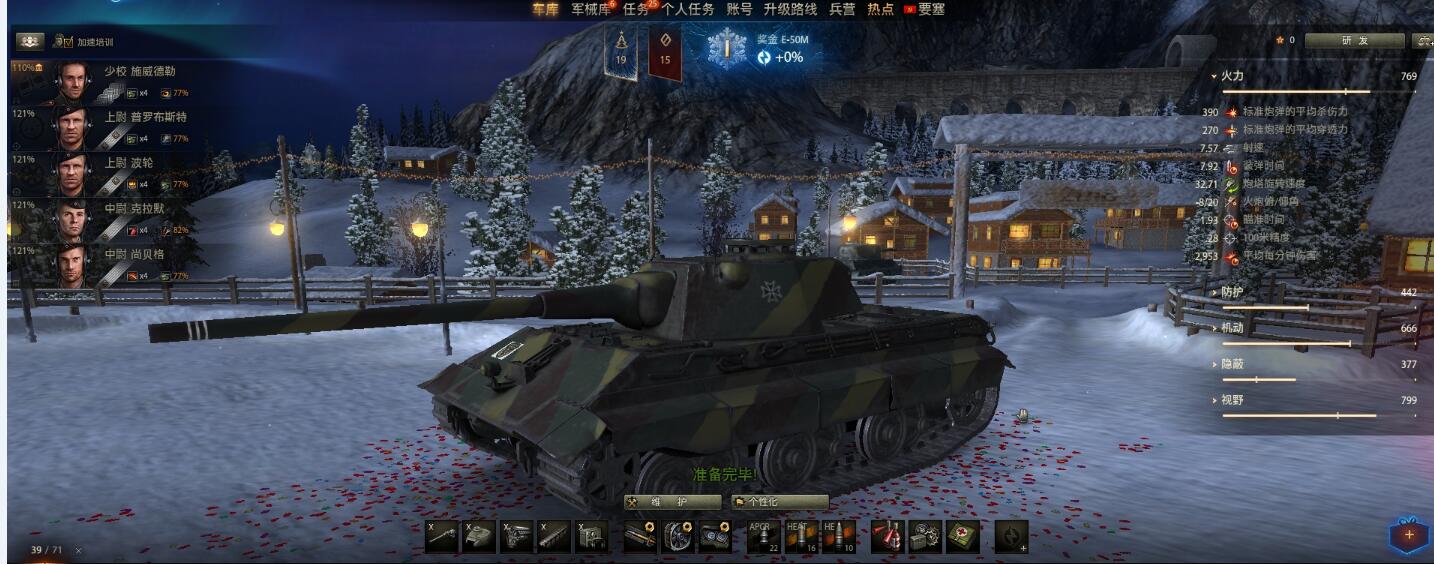Open the 军械库 (Depot) tab
Image resolution: width=1434 pixels, height=564 pixels.
point(591,9)
